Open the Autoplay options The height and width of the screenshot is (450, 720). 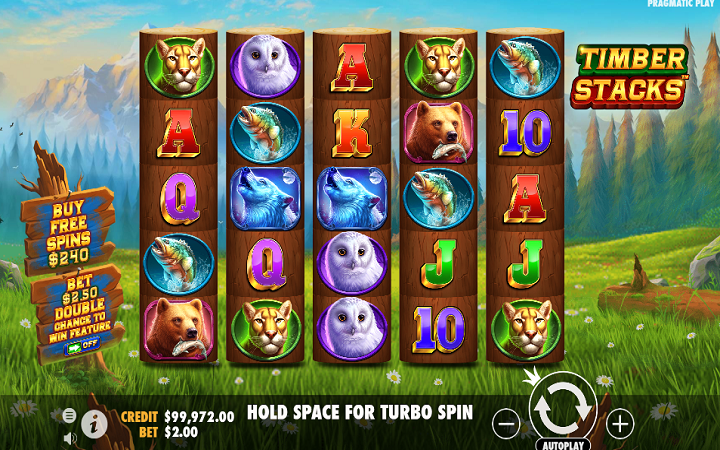561,443
